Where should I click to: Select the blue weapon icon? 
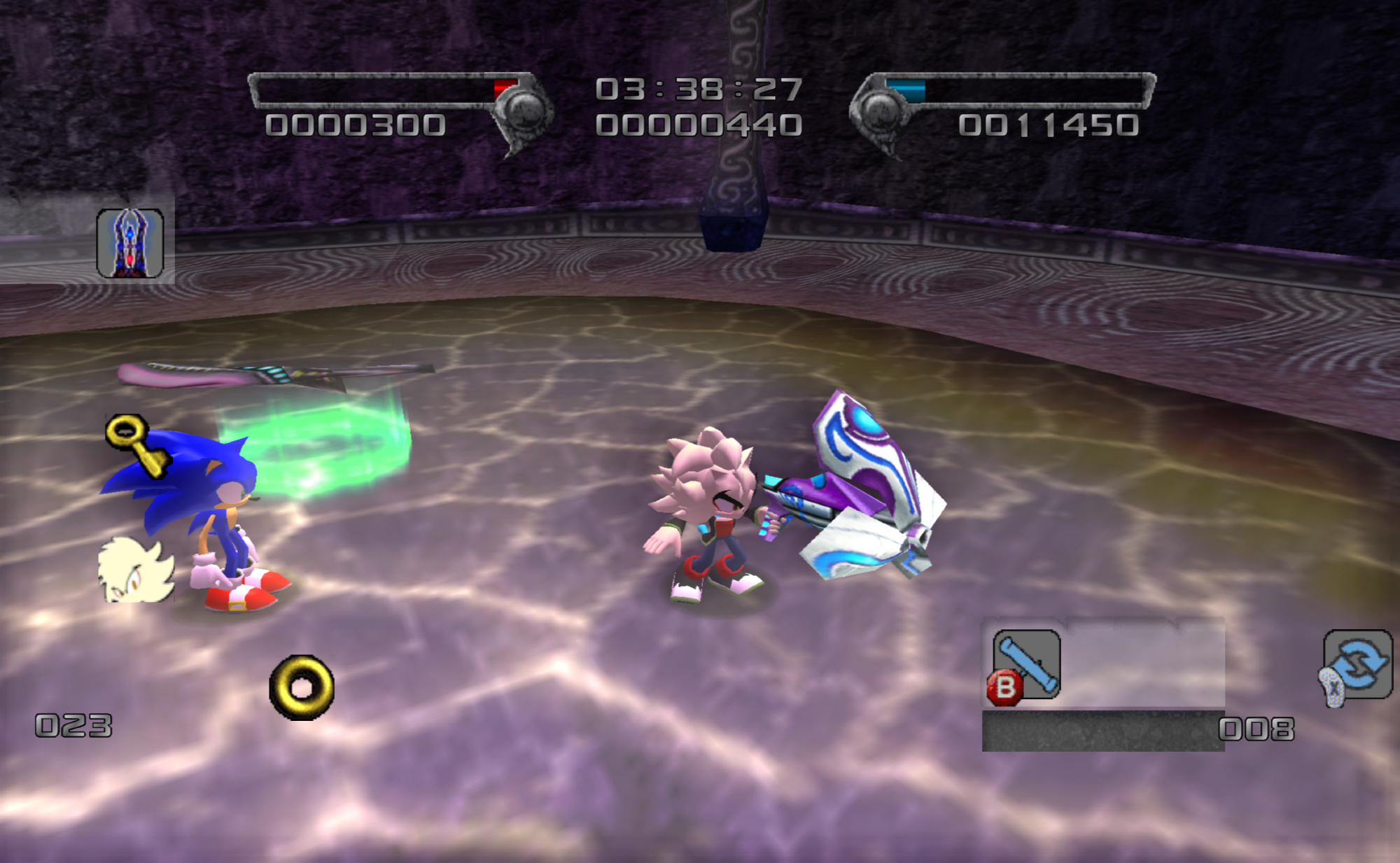coord(1026,663)
